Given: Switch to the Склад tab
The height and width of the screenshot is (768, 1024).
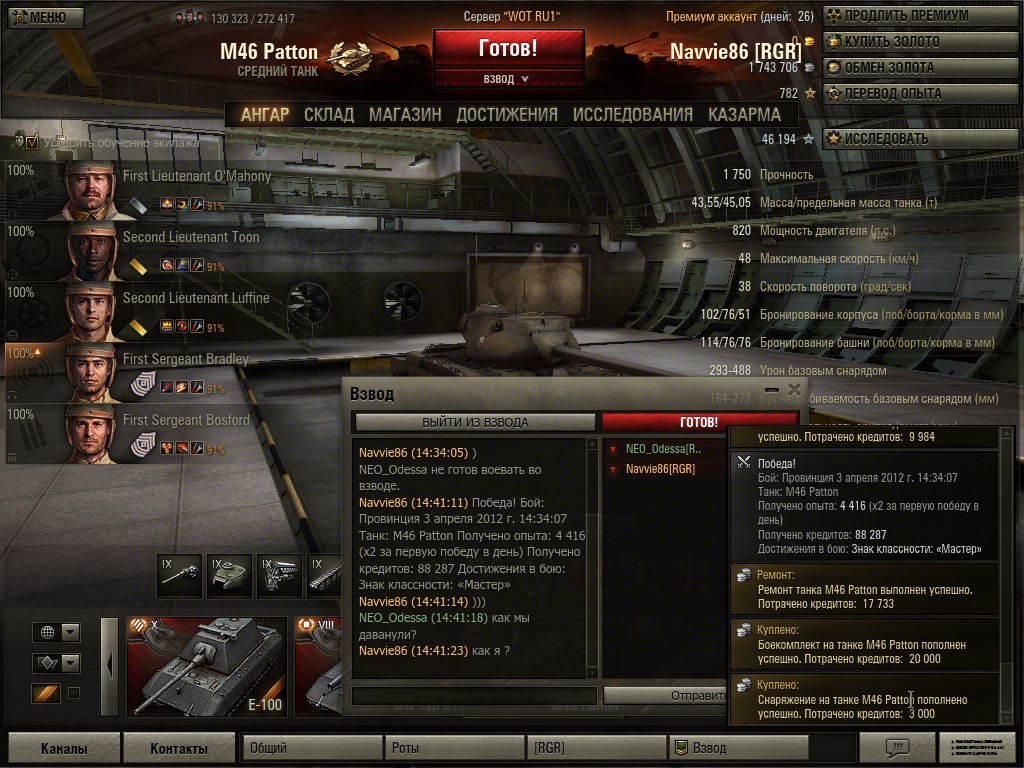Looking at the screenshot, I should pyautogui.click(x=329, y=115).
